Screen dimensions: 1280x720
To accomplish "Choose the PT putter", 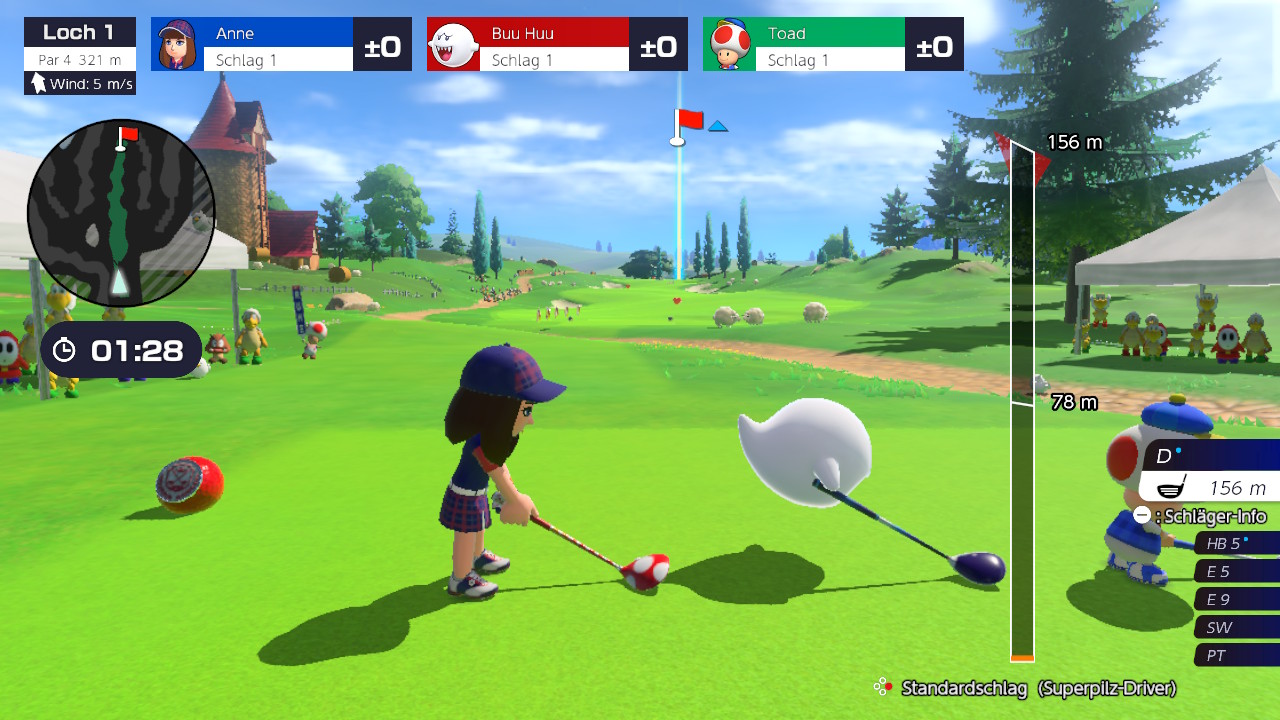I will point(1236,656).
